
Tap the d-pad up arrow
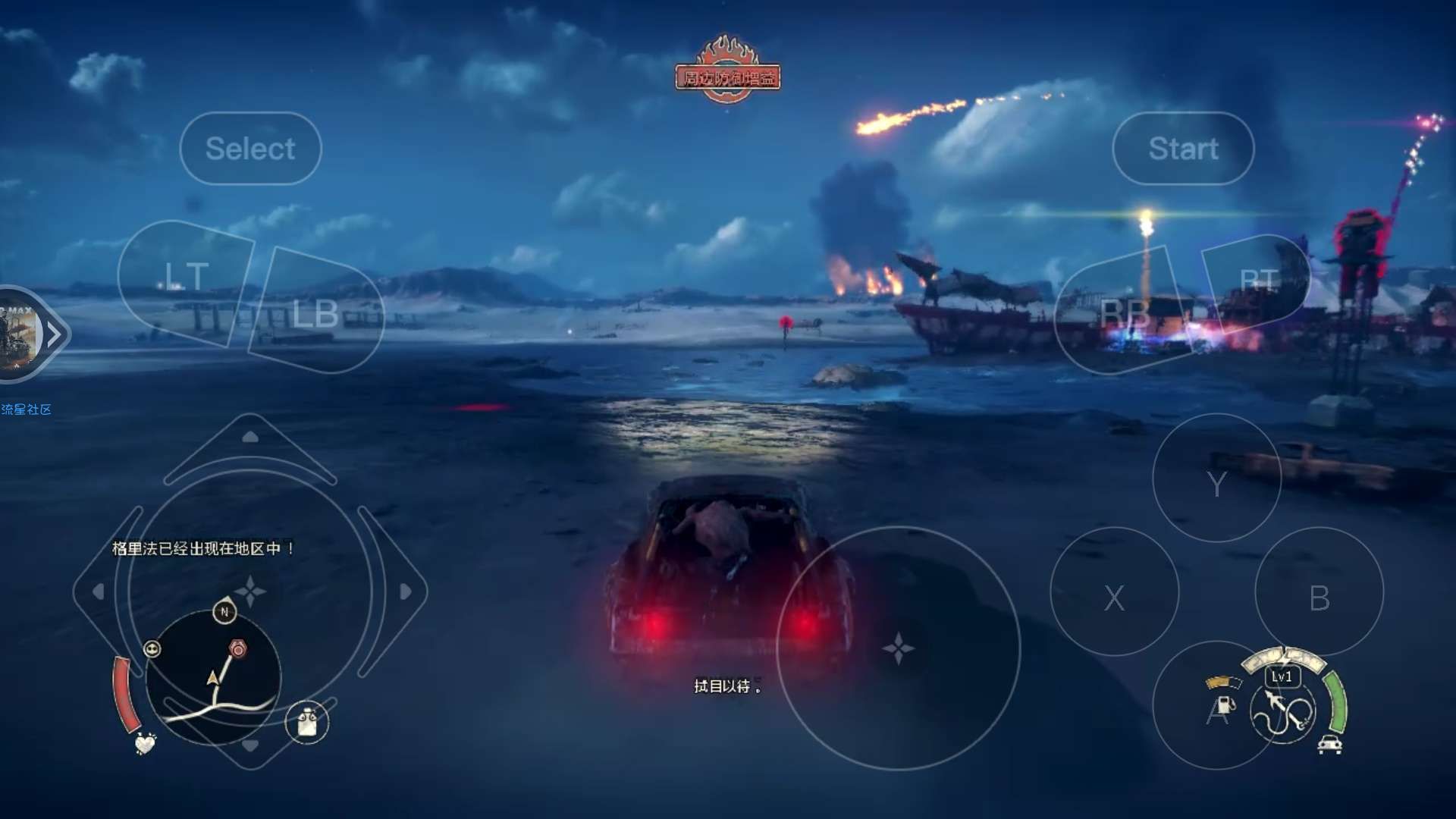pyautogui.click(x=250, y=438)
